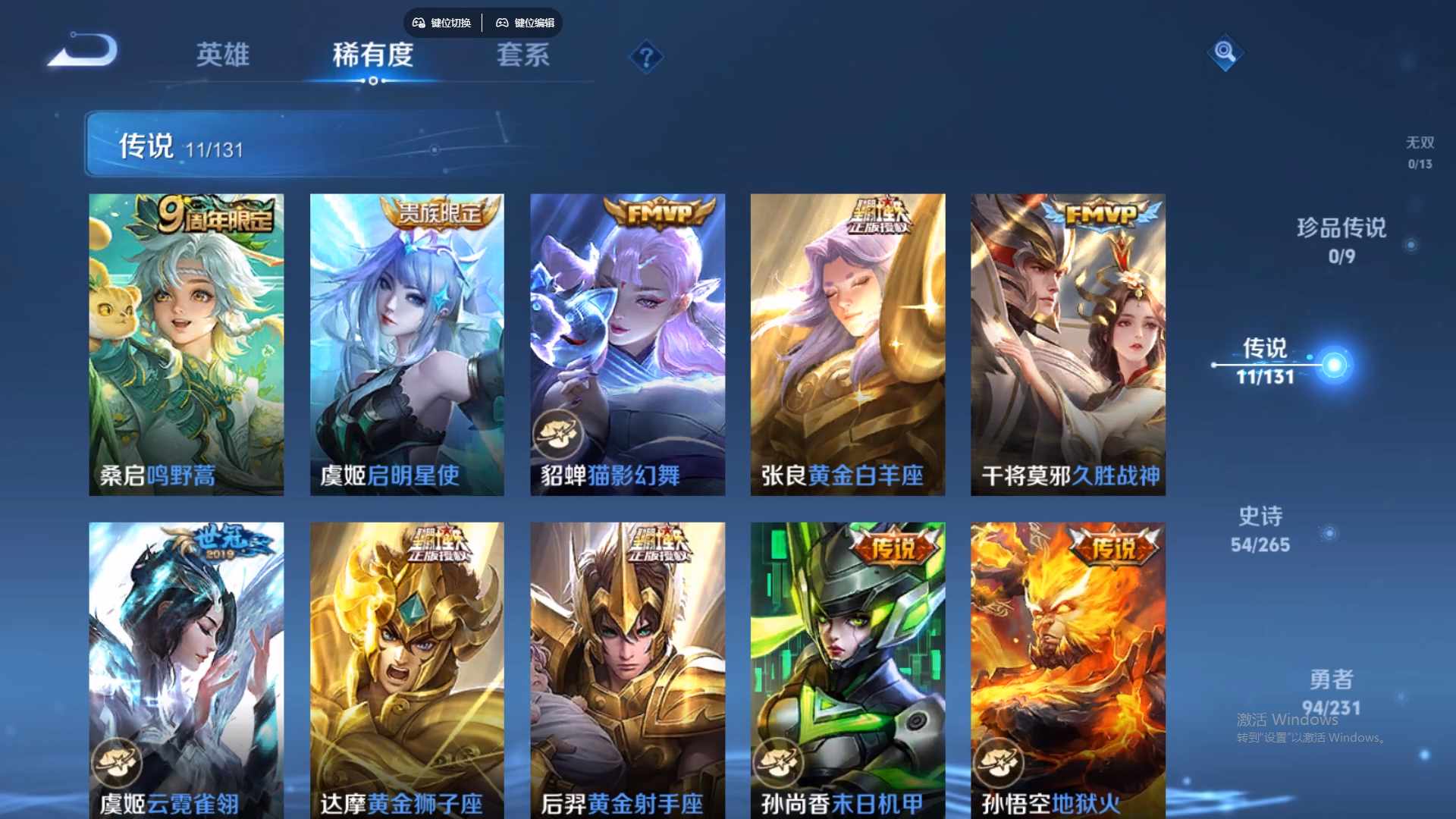Viewport: 1456px width, 819px height.
Task: Switch to the 套系 tab
Action: [522, 55]
